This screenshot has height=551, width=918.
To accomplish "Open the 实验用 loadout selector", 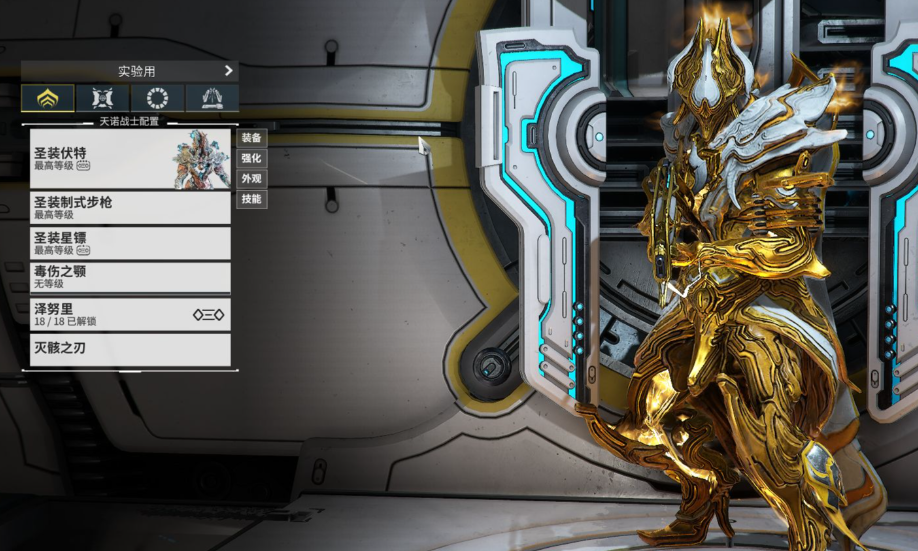I will click(130, 71).
